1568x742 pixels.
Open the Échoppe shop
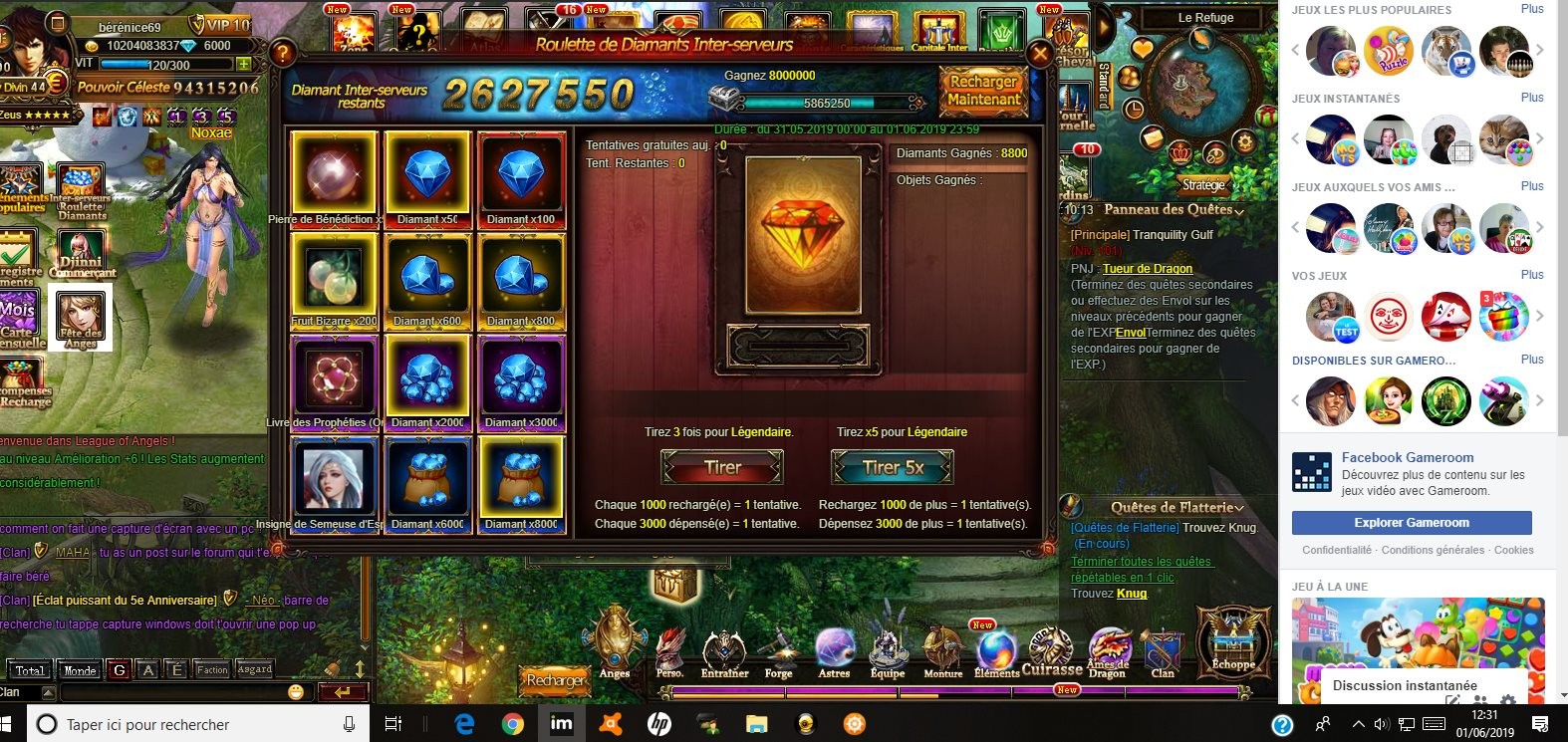[1233, 640]
